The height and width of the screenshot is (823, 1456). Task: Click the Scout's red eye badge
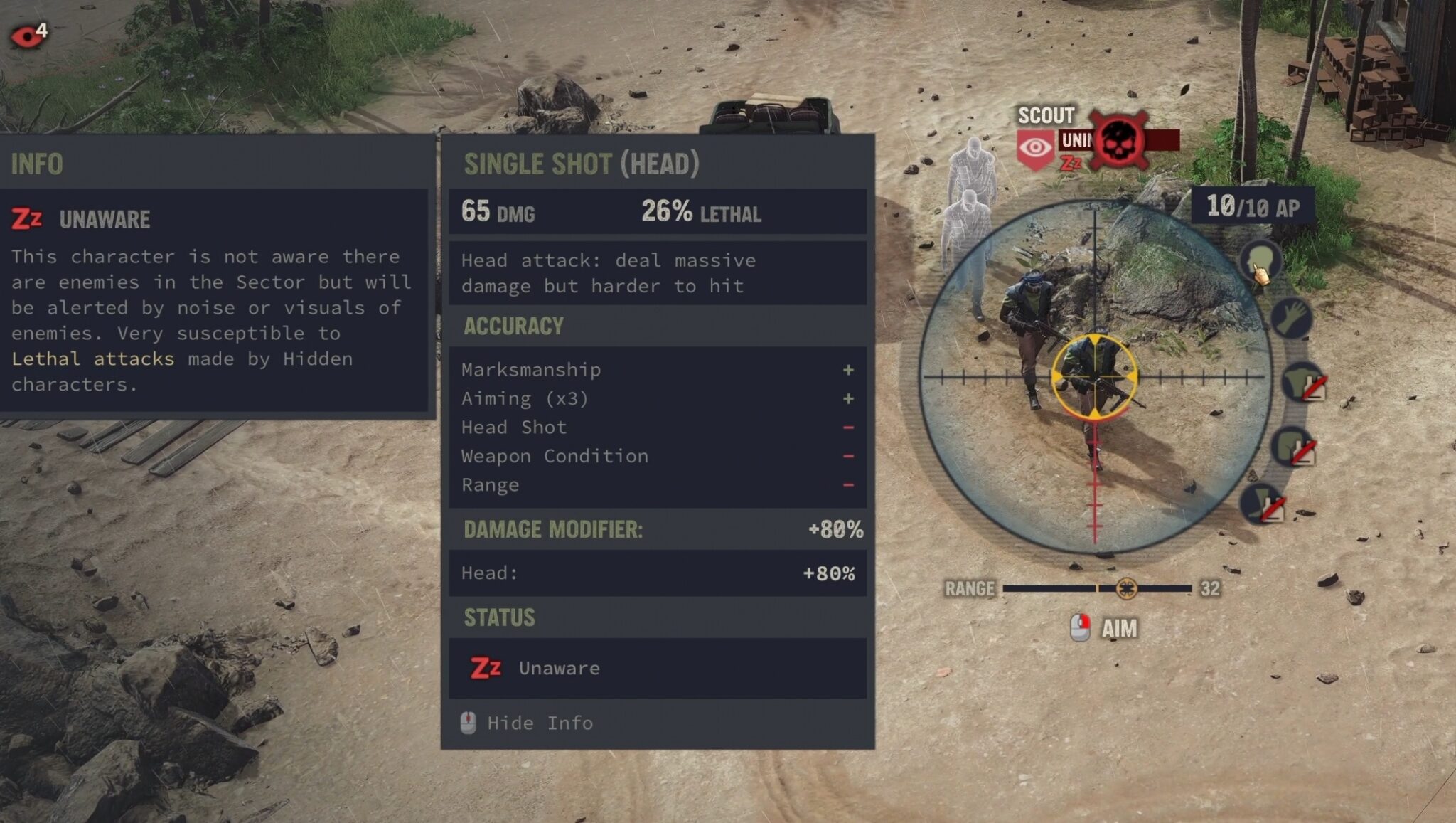point(1035,148)
